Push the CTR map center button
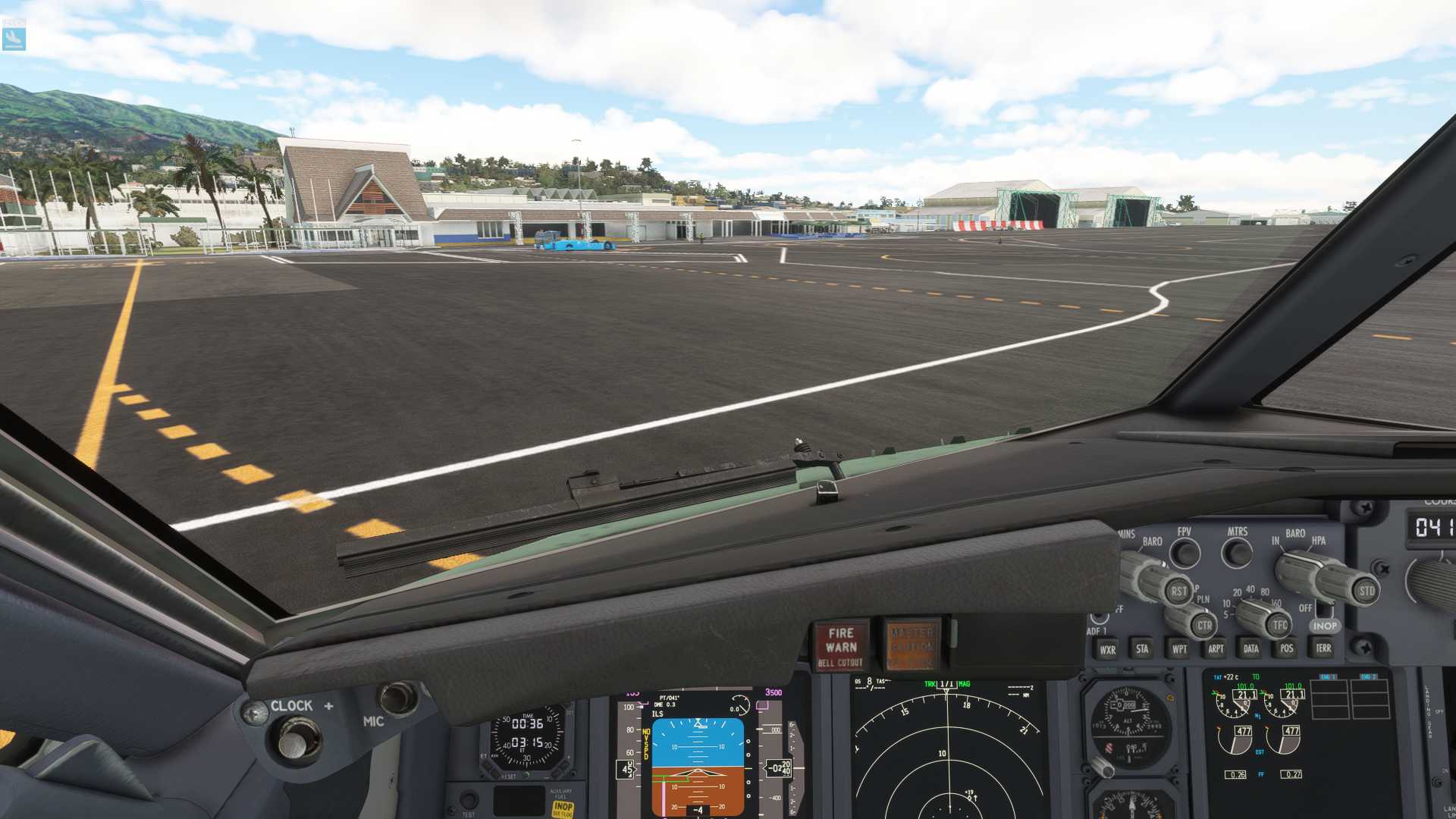Viewport: 1456px width, 819px height. click(1203, 626)
